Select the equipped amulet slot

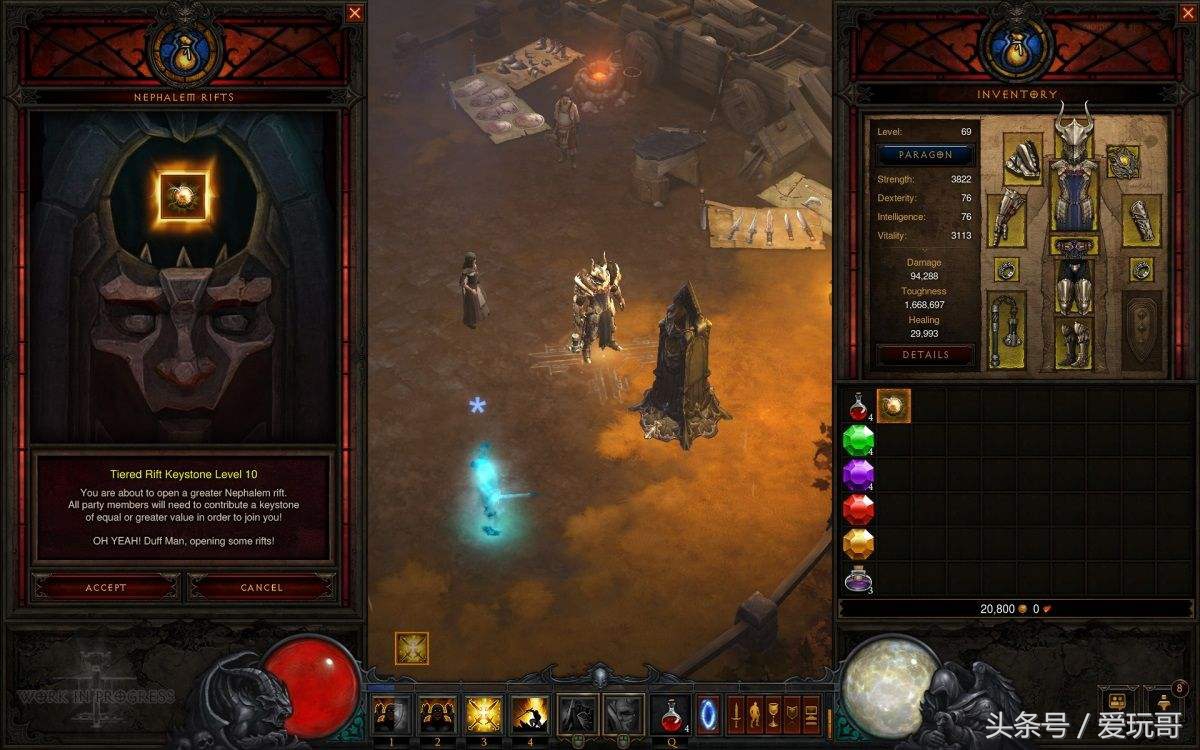tap(1123, 160)
